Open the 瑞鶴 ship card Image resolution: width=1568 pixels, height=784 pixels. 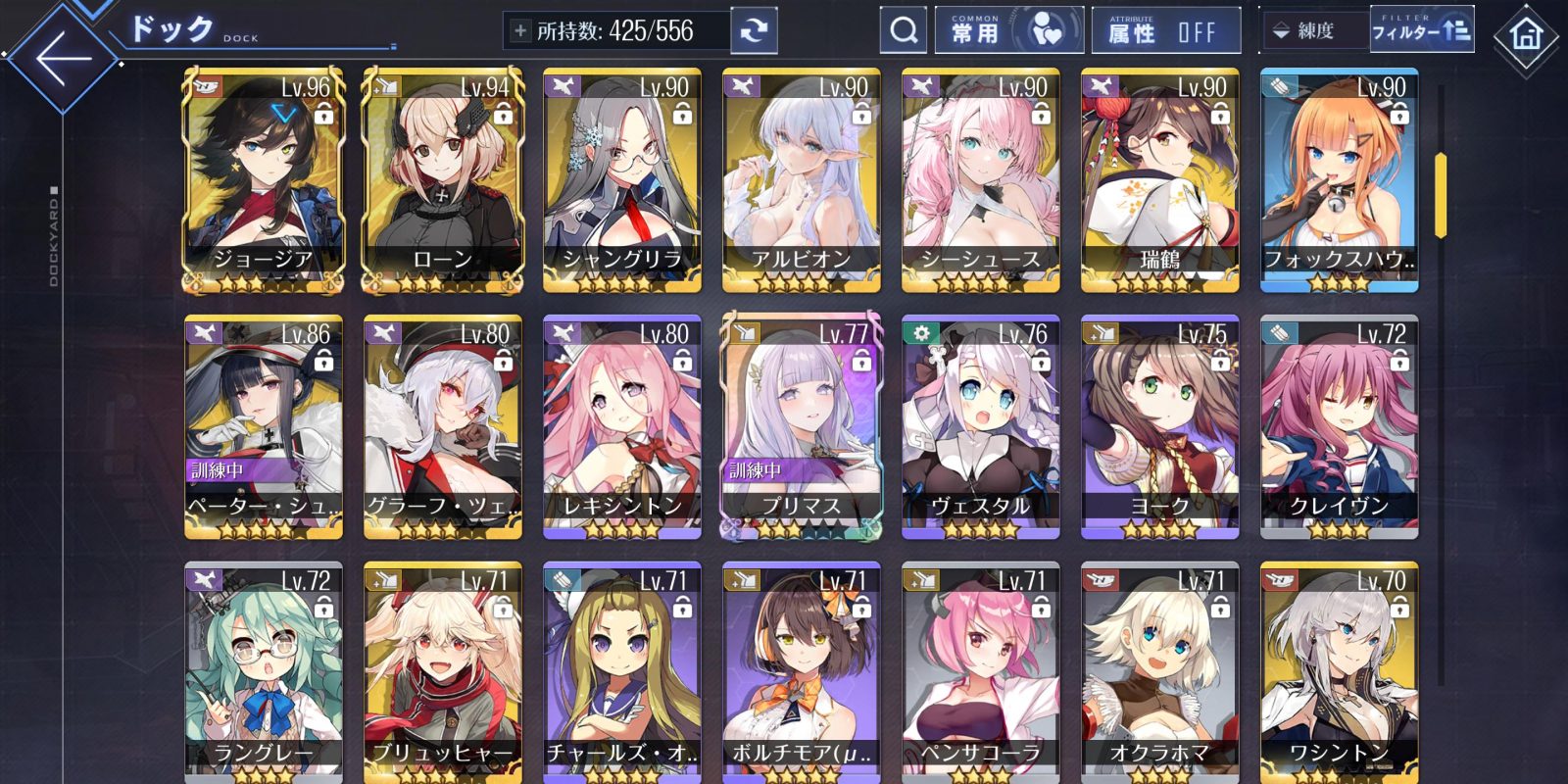[1160, 180]
